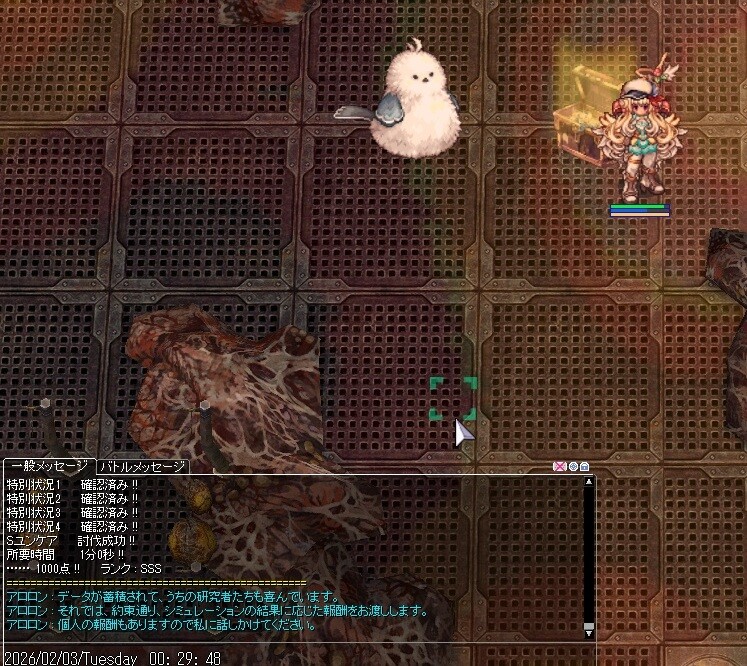Viewport: 747px width, 666px height.
Task: Click the chat scrollbar down arrow
Action: [589, 633]
